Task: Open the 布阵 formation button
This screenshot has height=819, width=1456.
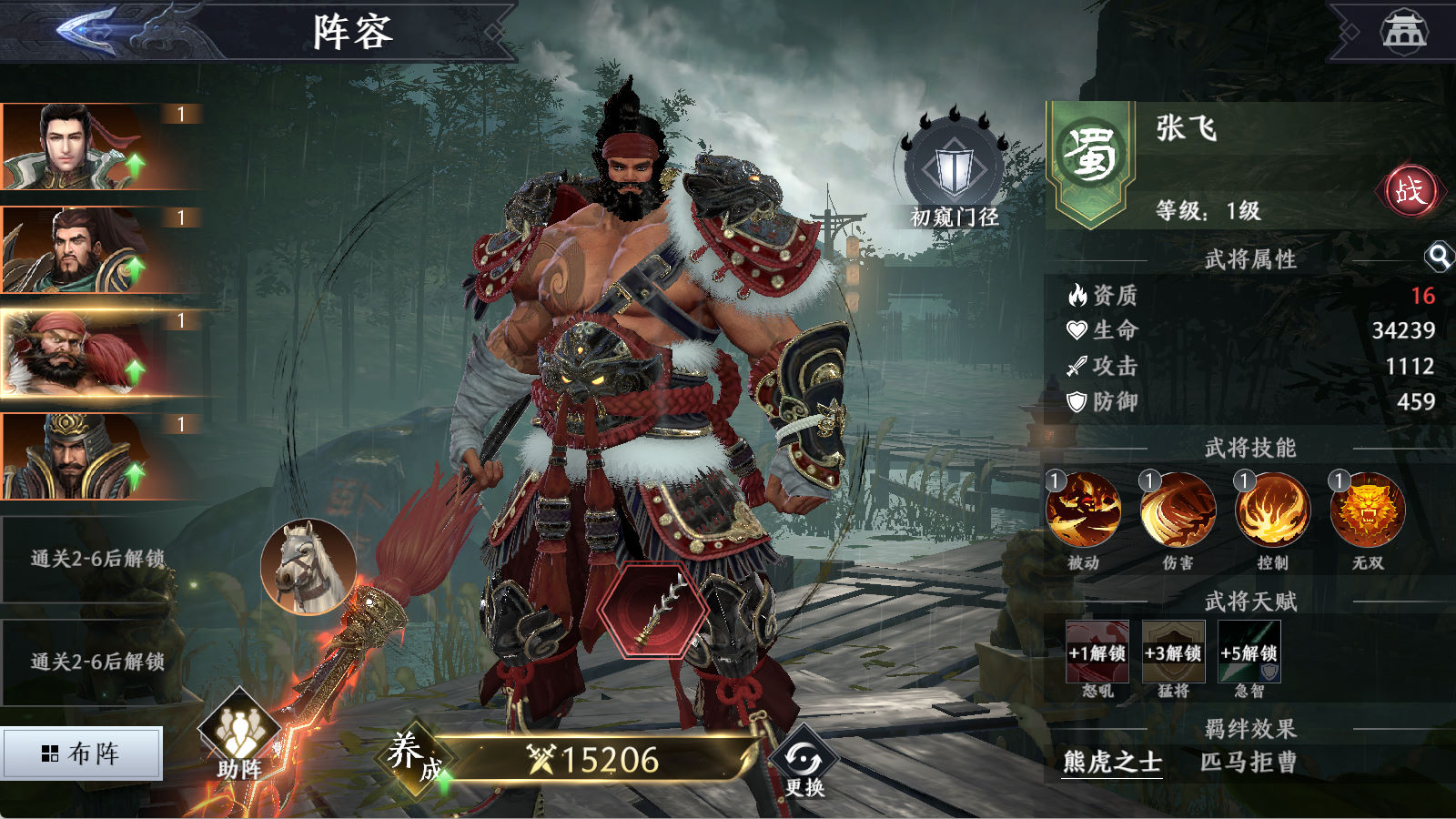Action: 82,753
